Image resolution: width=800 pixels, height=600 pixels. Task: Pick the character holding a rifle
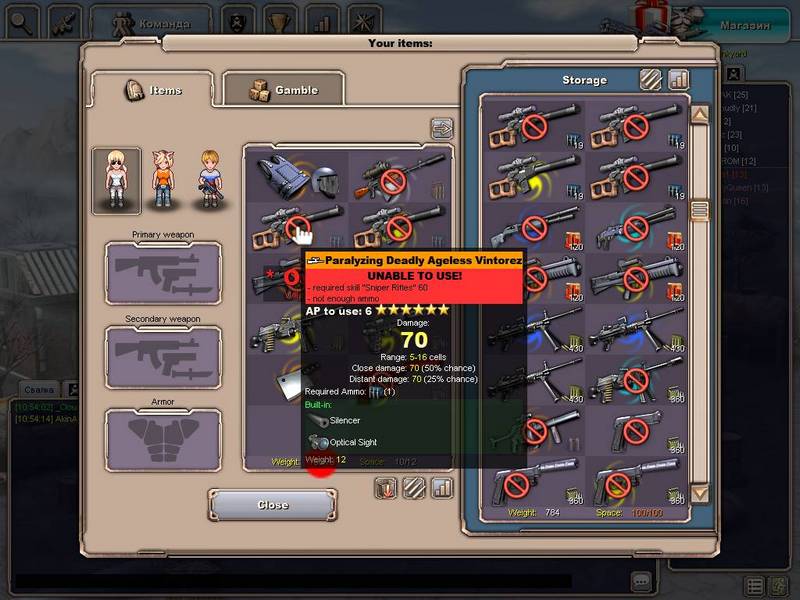pos(209,180)
